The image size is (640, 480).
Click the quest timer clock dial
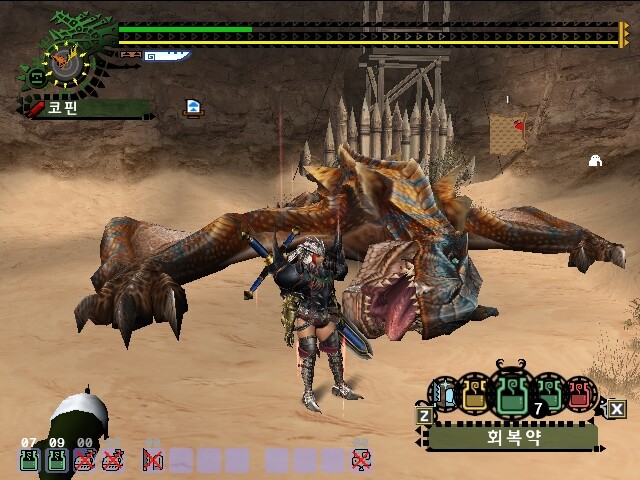coord(65,65)
